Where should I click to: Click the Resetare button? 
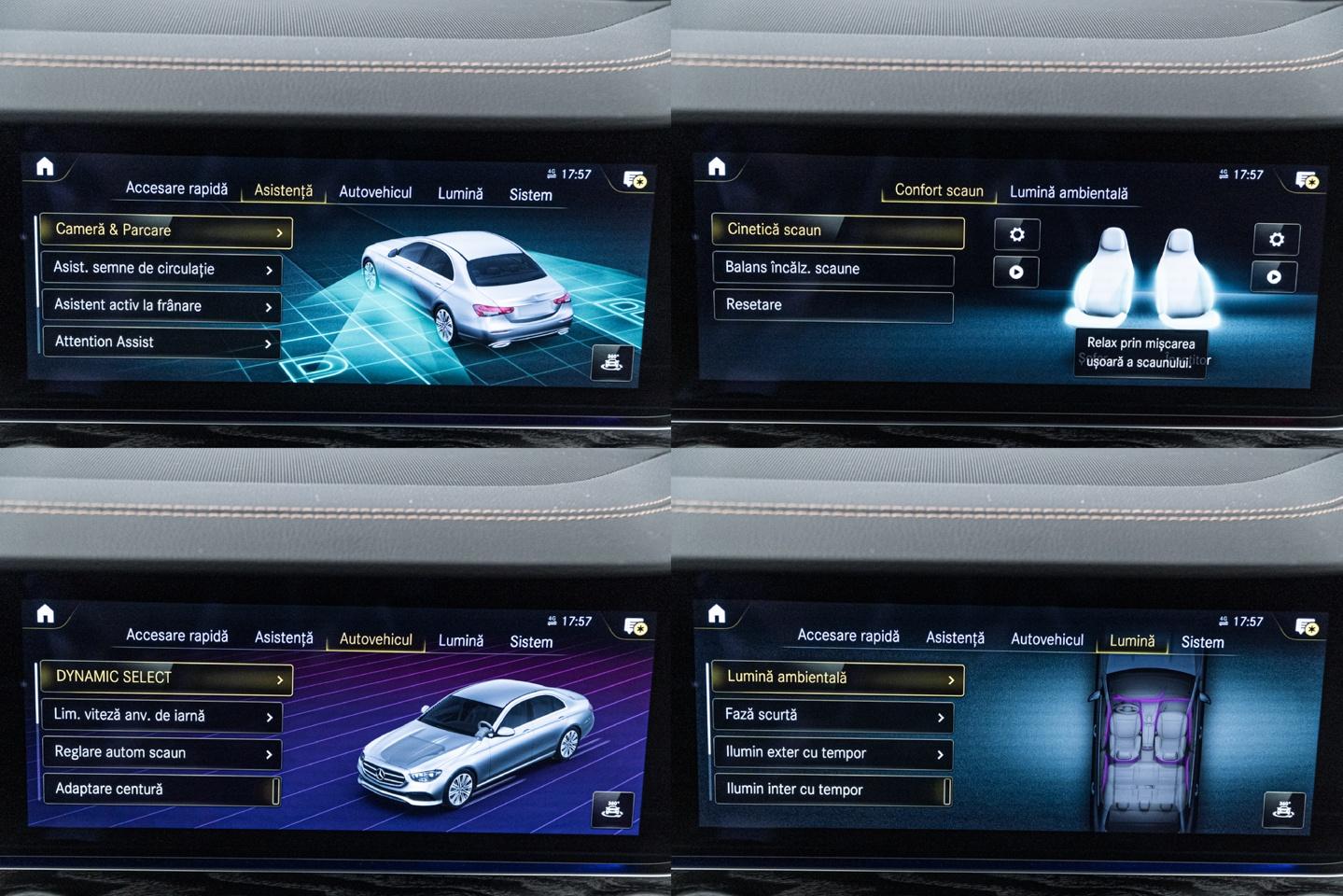[x=832, y=306]
